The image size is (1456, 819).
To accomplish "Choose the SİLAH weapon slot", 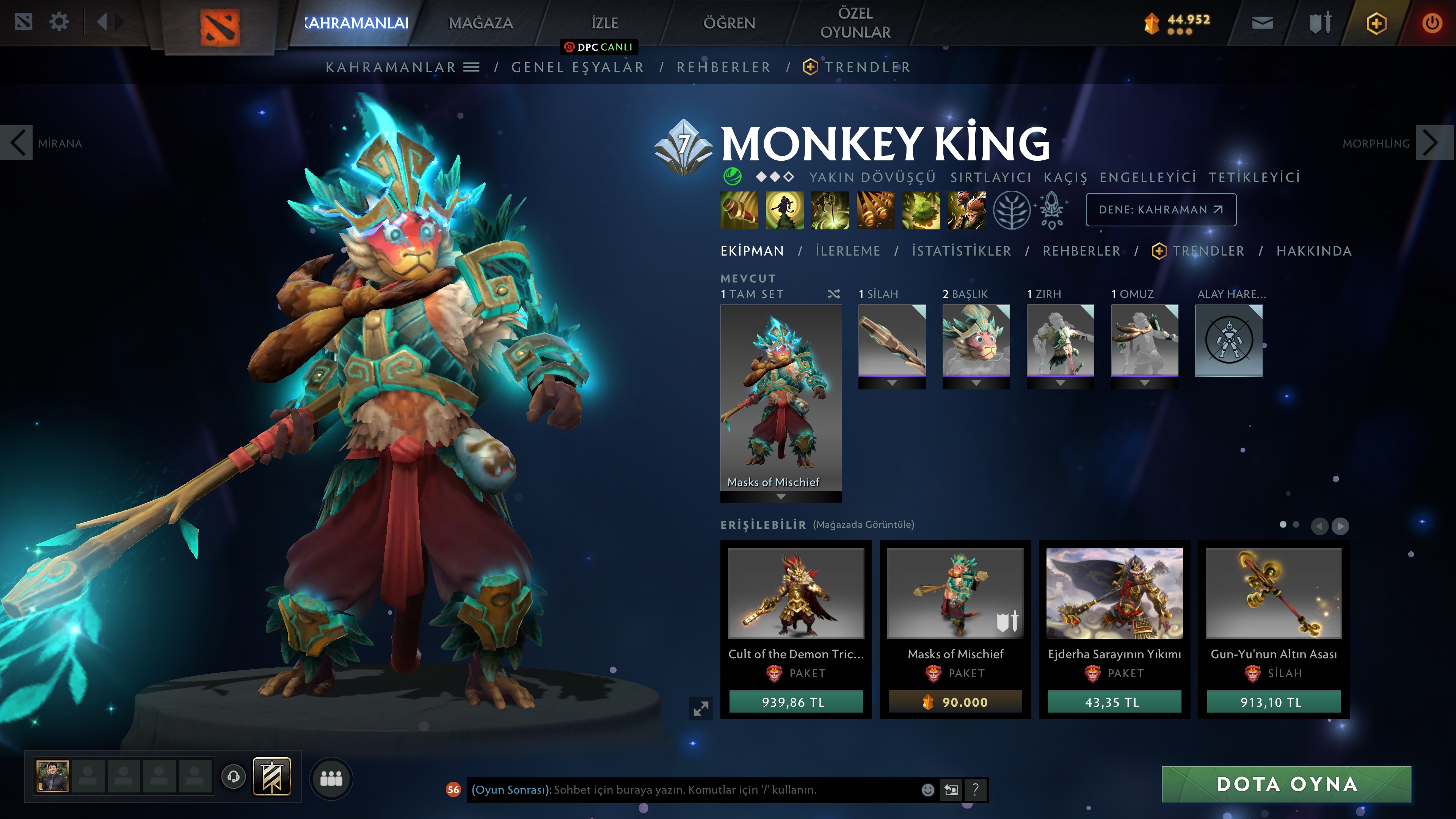I will [x=892, y=341].
